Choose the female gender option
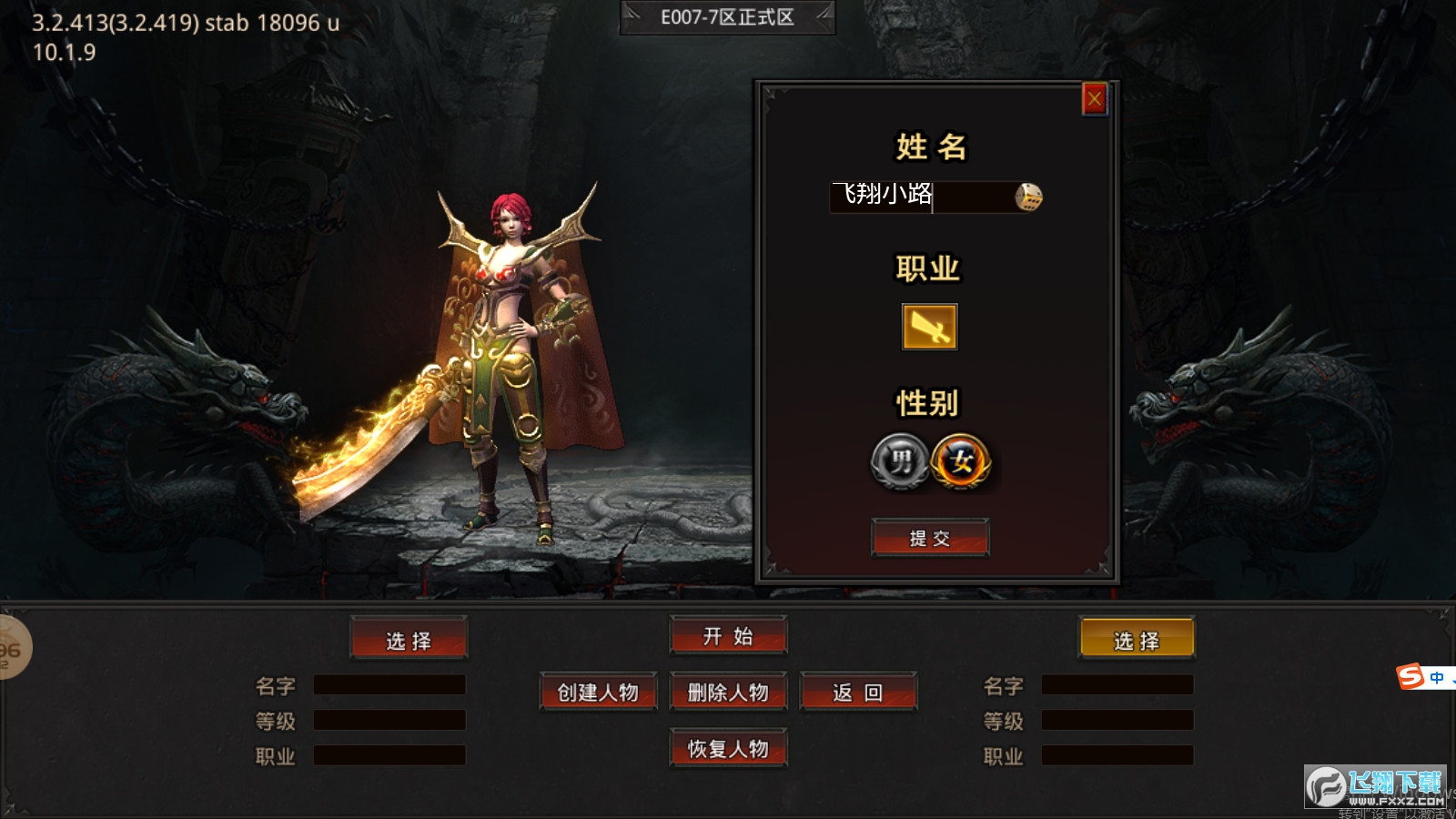Viewport: 1456px width, 819px height. (961, 461)
